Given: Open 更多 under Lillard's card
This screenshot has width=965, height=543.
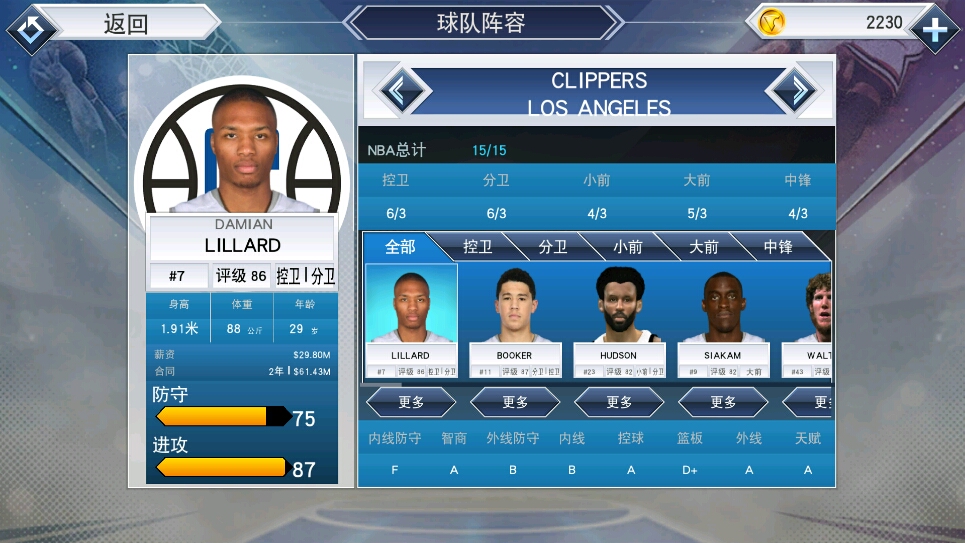Looking at the screenshot, I should [411, 402].
